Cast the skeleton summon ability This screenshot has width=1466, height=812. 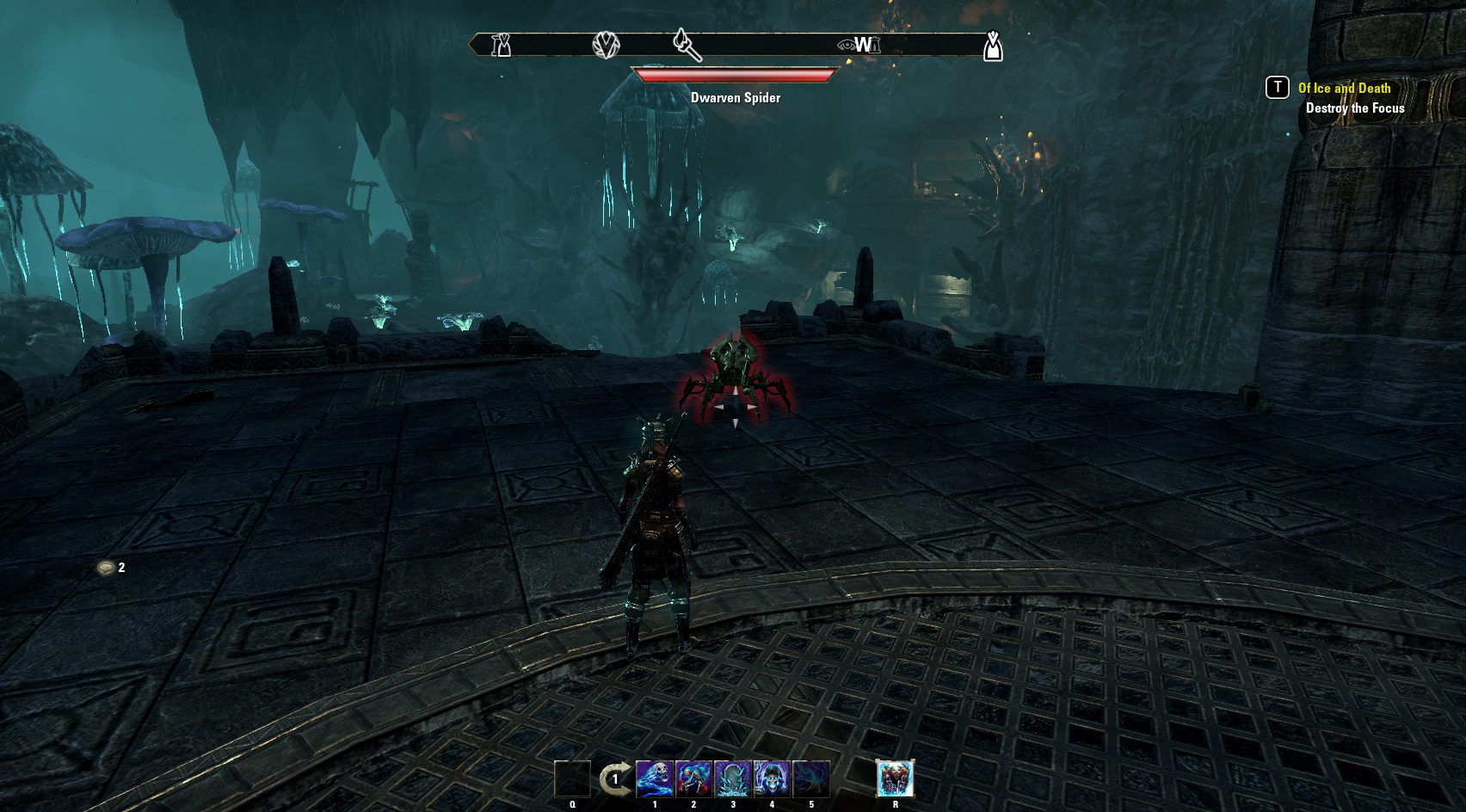tap(693, 778)
